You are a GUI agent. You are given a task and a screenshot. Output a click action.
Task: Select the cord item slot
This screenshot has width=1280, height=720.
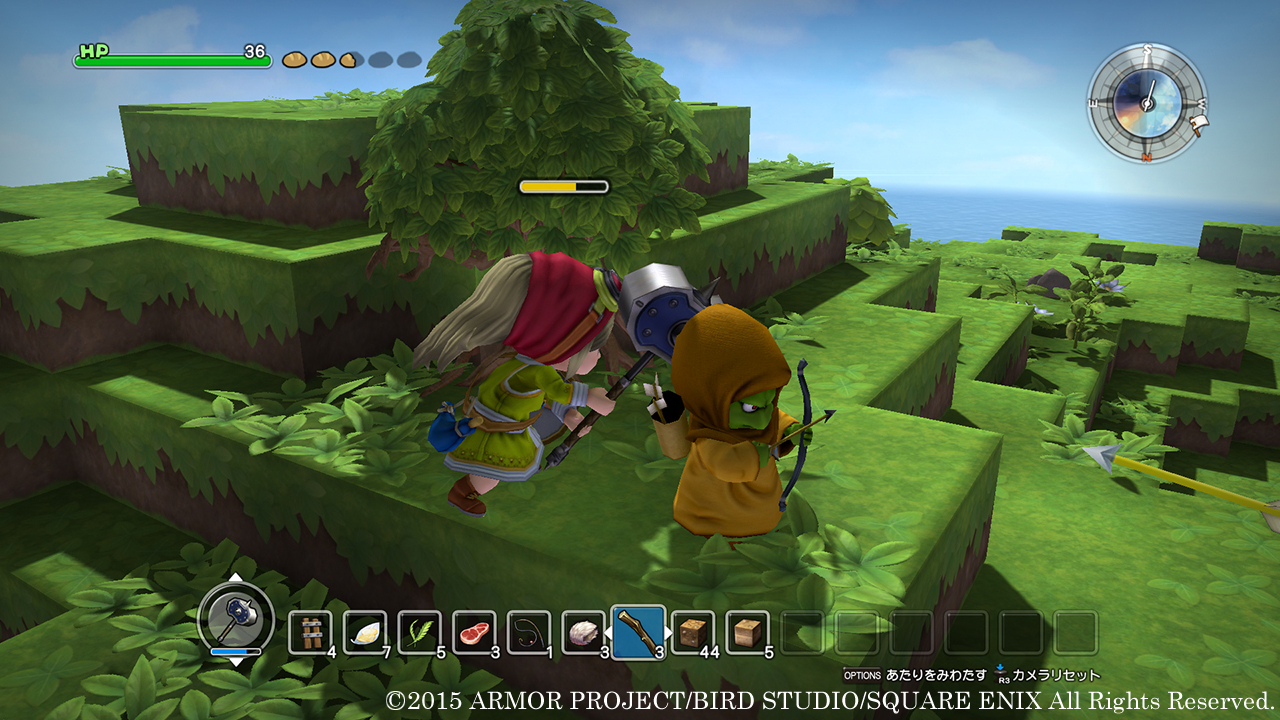click(x=528, y=632)
